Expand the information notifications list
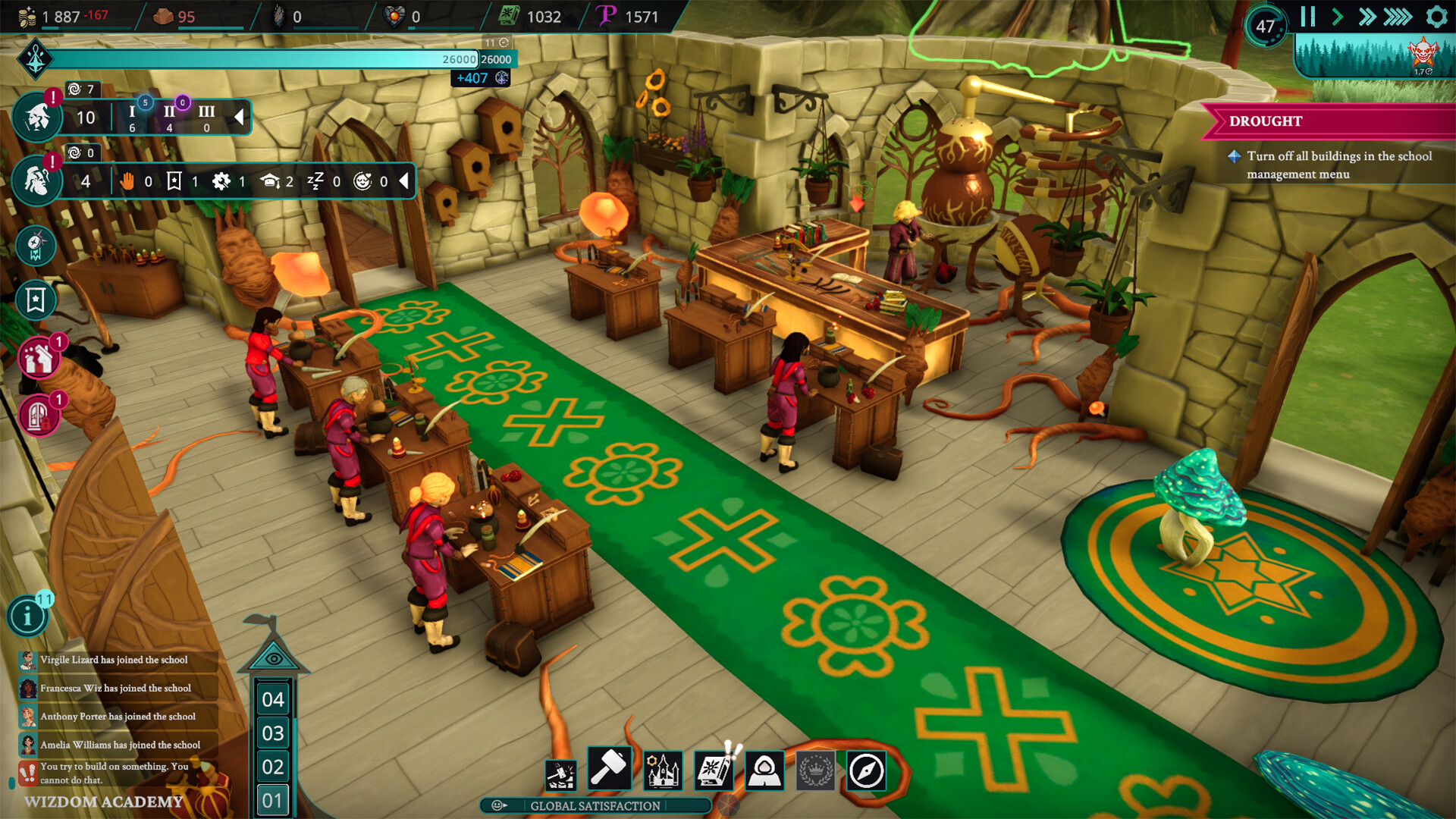1456x819 pixels. coord(28,616)
